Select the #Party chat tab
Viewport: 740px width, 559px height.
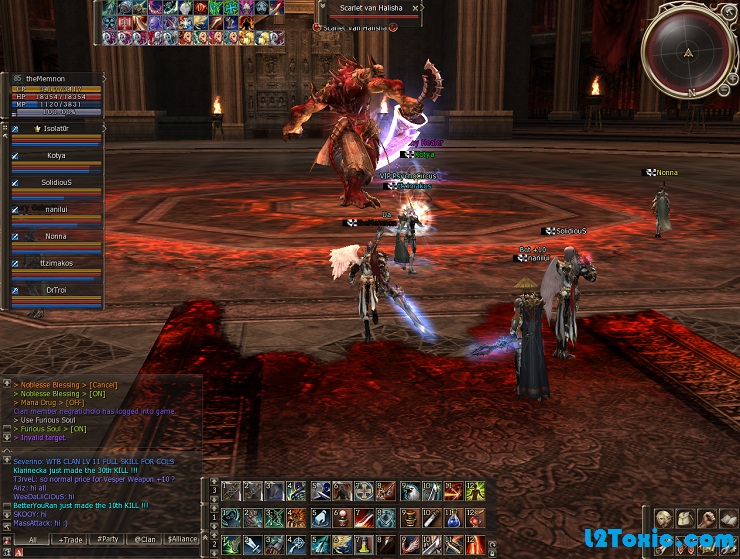pyautogui.click(x=108, y=539)
